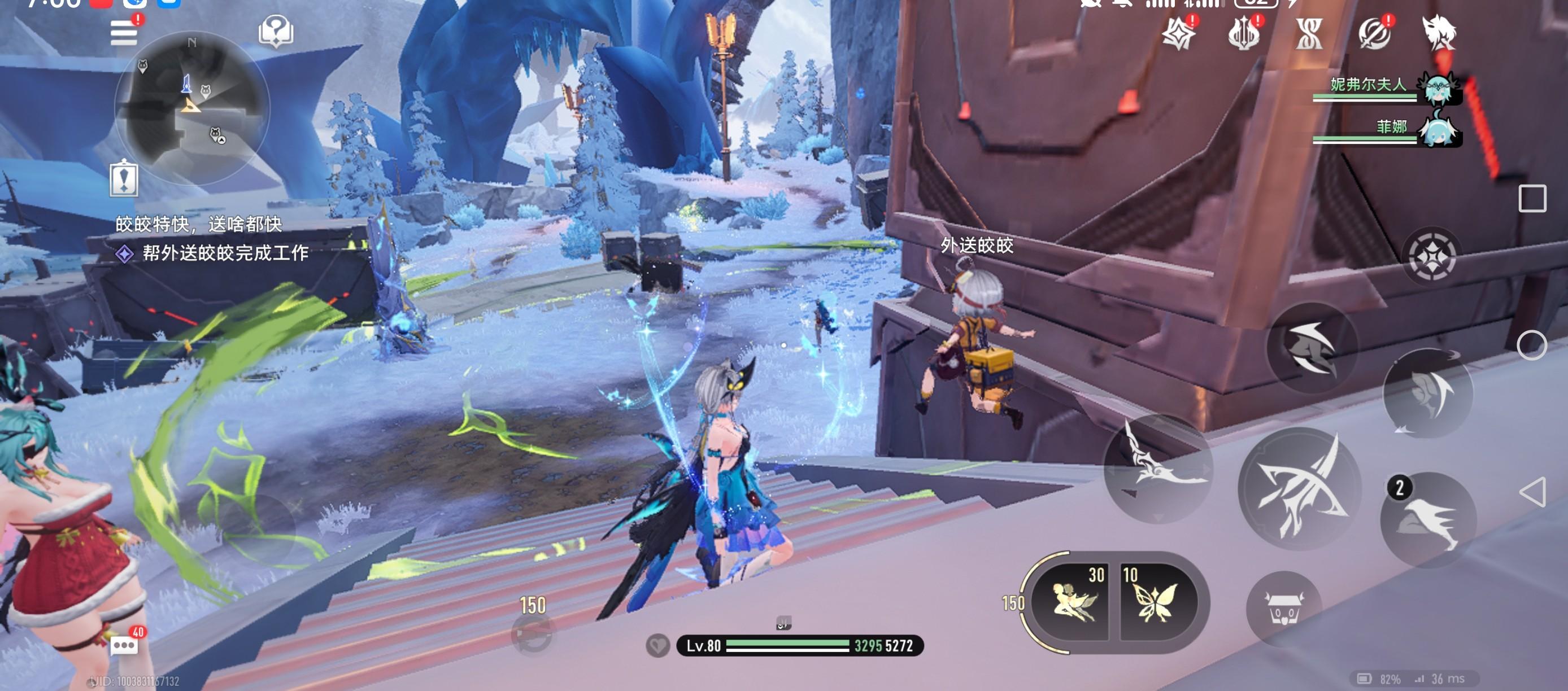Viewport: 1568px width, 691px height.
Task: Activate the main bow attack button
Action: pos(1300,488)
